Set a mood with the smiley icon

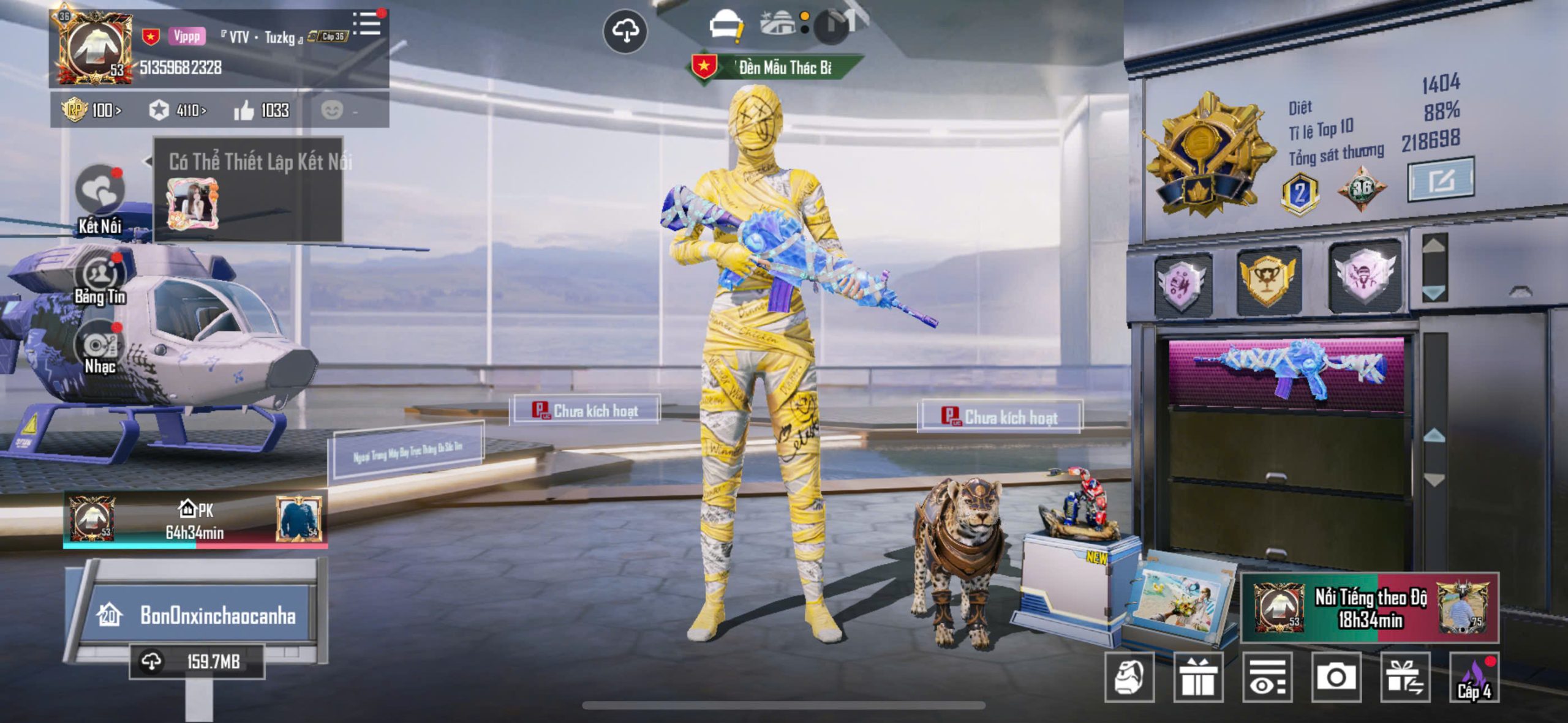[333, 110]
